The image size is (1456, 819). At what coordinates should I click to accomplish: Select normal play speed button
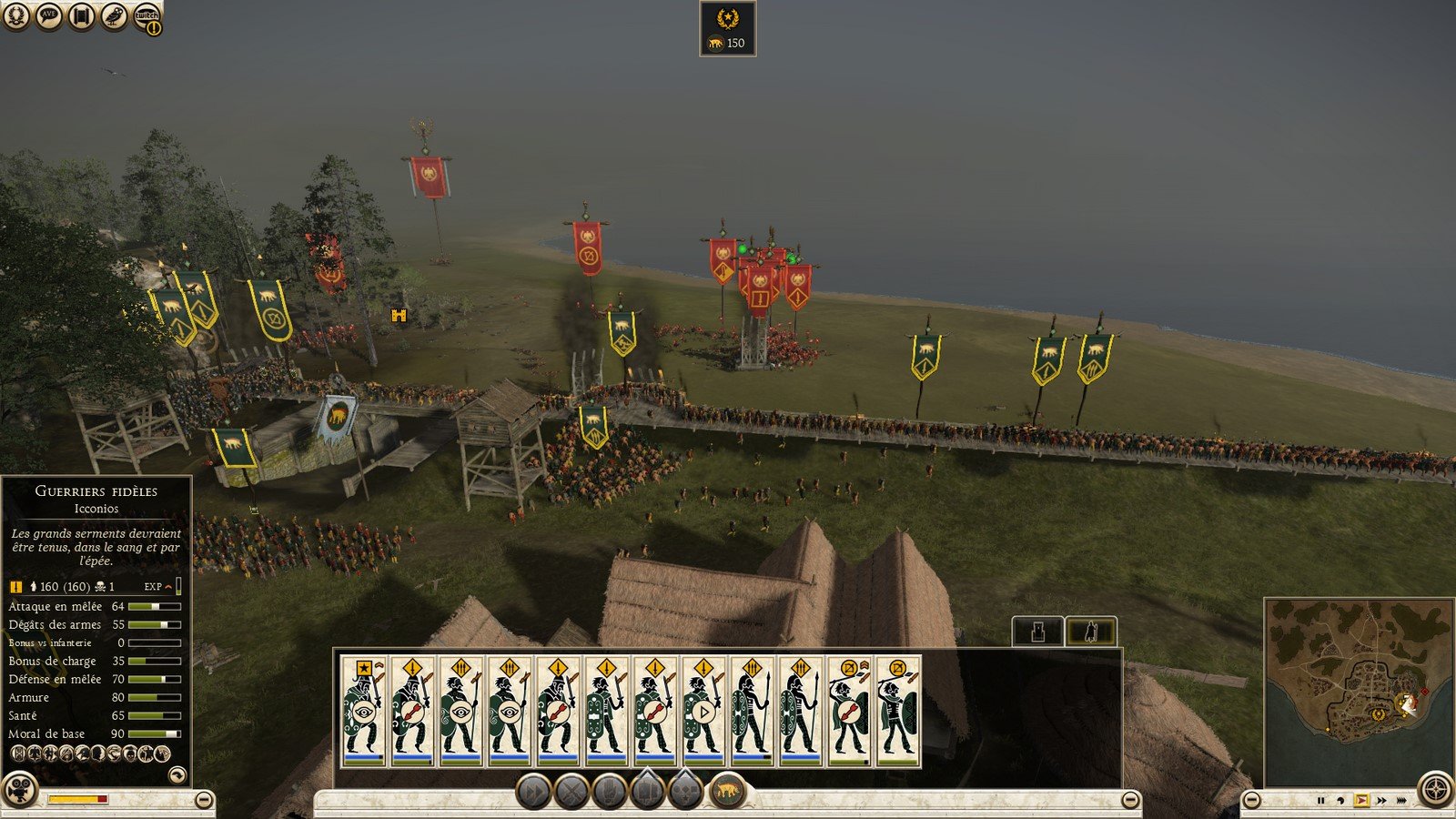click(1361, 801)
